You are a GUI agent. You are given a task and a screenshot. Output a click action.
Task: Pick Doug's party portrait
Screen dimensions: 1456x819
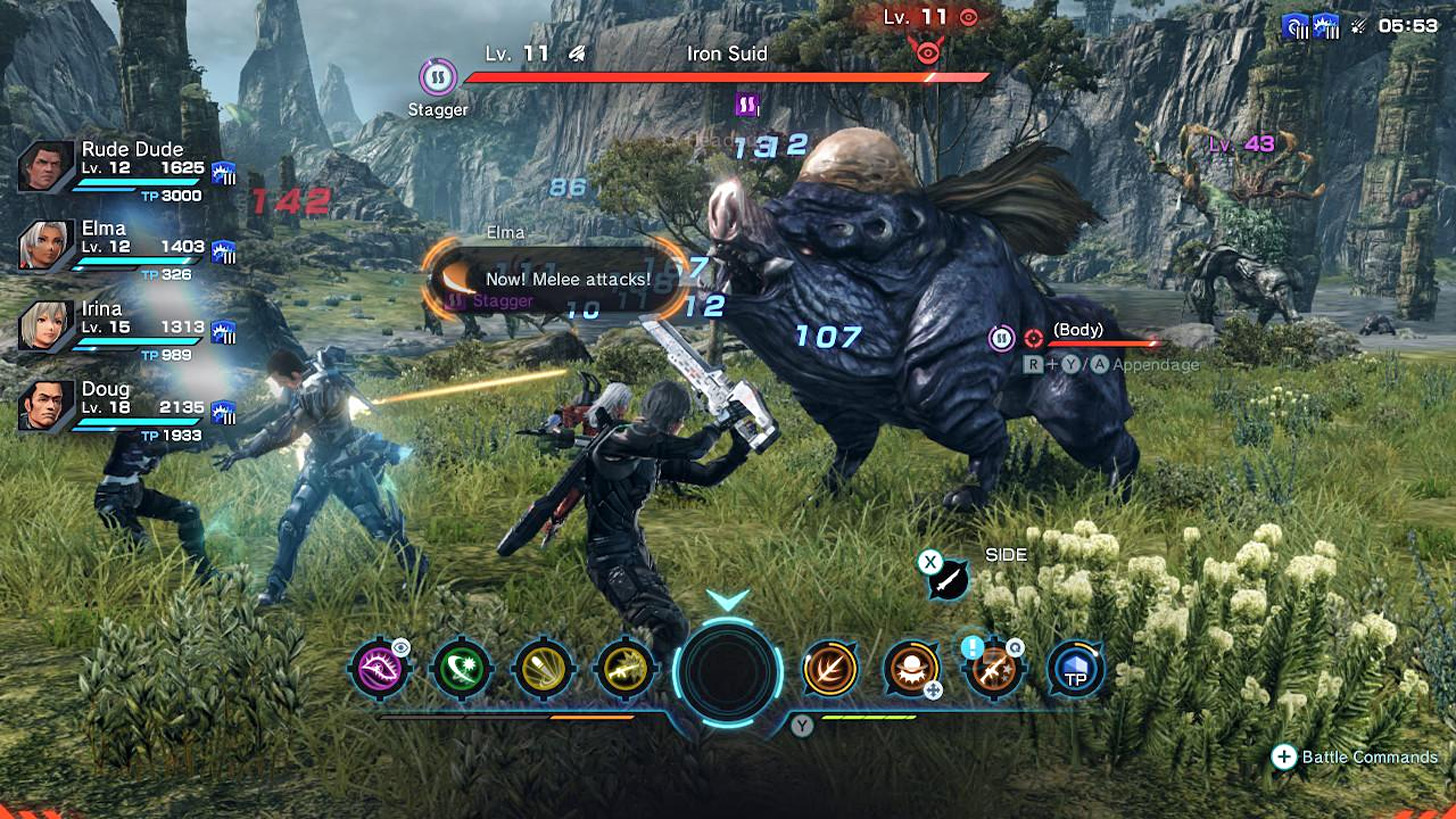tap(46, 406)
